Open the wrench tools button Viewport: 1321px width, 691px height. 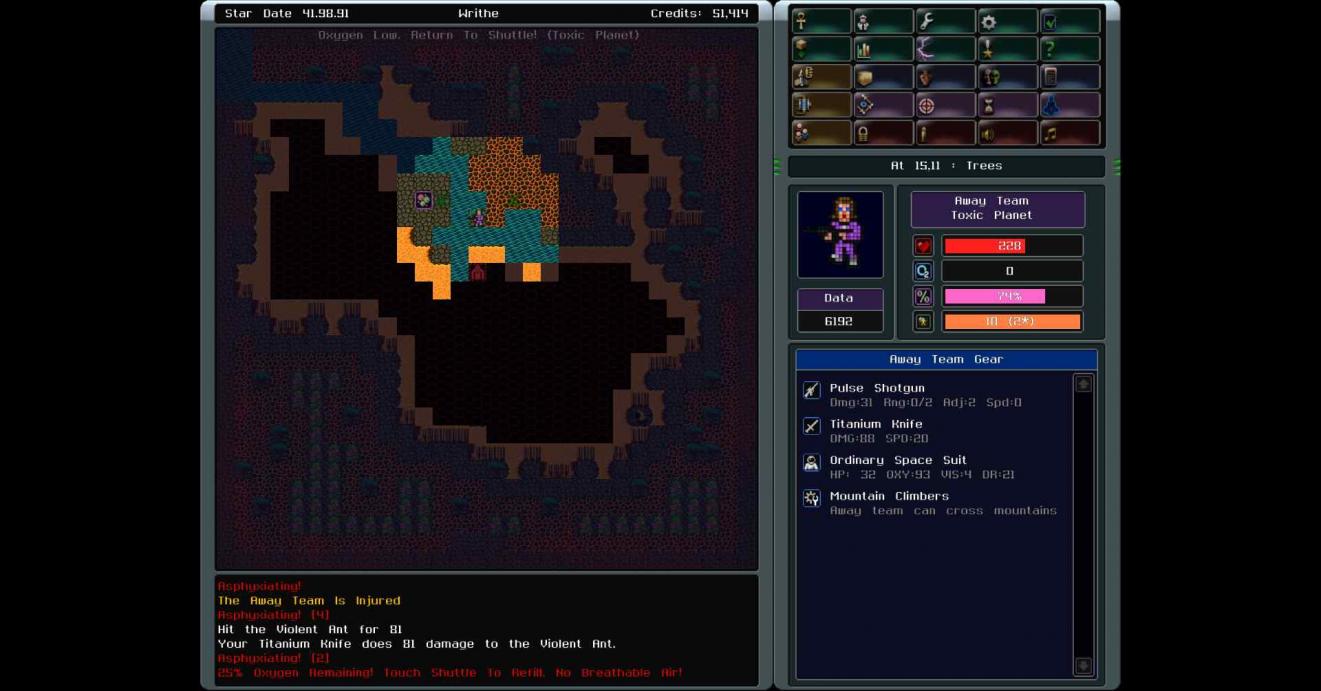[x=944, y=21]
